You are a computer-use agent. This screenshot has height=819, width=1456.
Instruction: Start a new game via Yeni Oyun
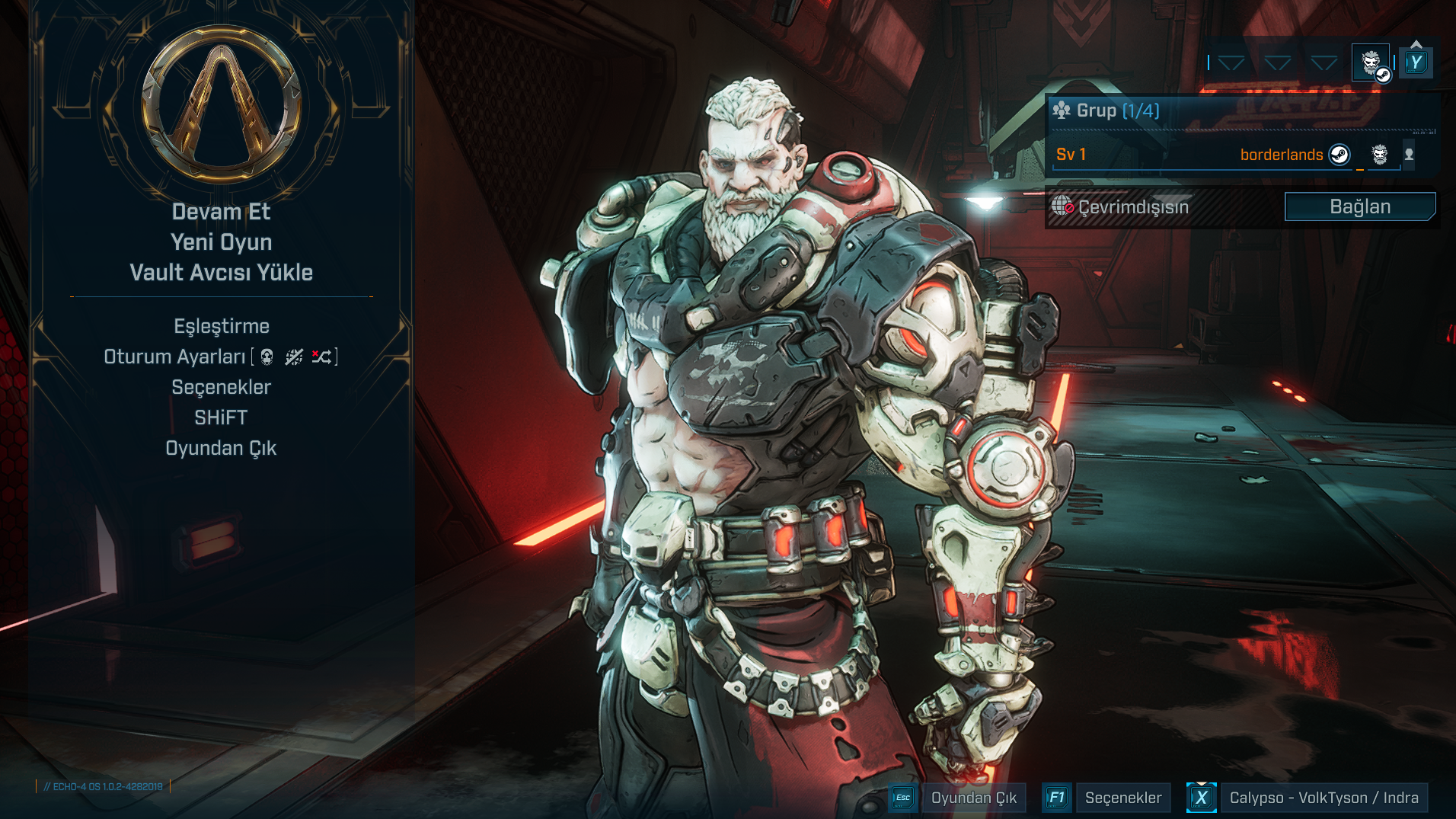tap(221, 242)
